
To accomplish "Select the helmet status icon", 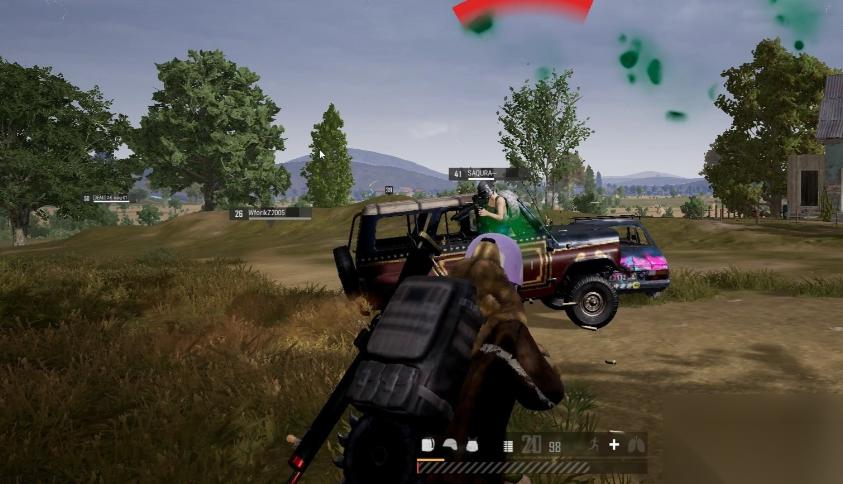I will 450,445.
